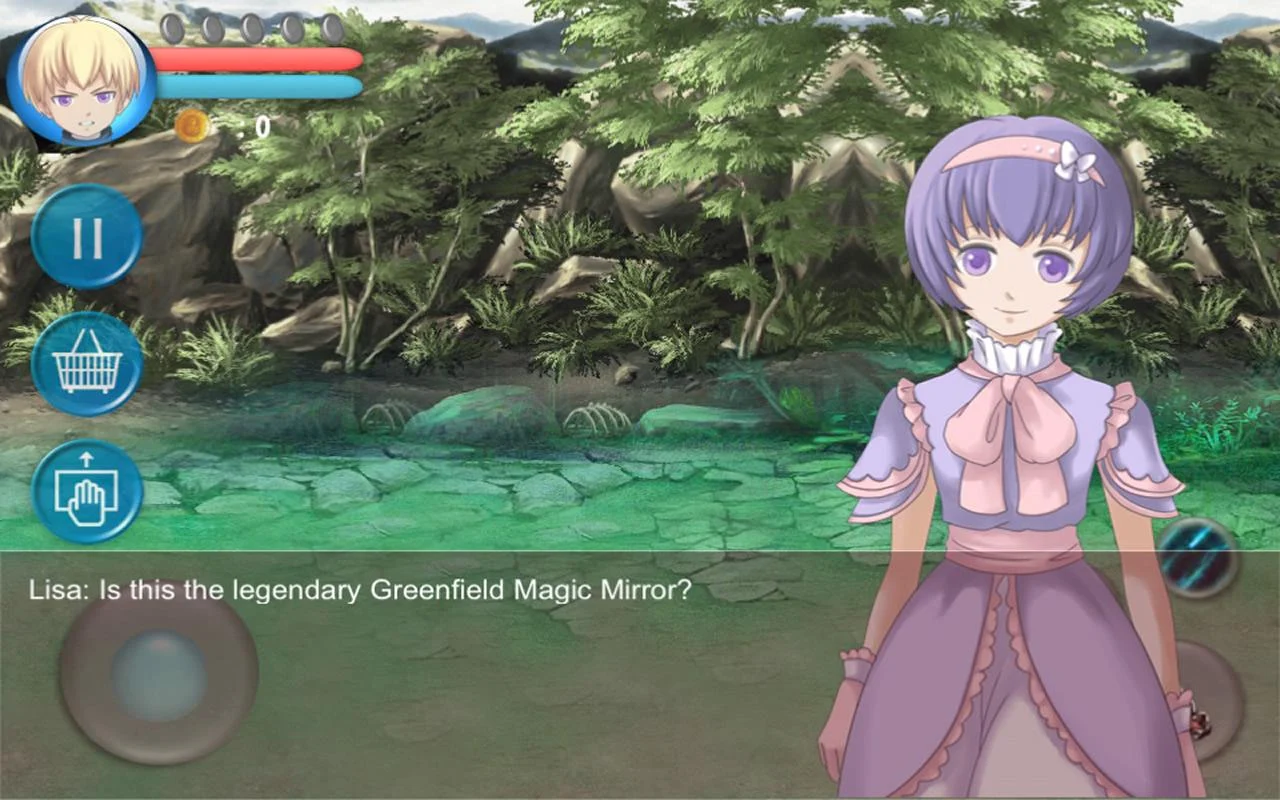Tap the second skill slot disc
Image resolution: width=1280 pixels, height=800 pixels.
tap(213, 29)
